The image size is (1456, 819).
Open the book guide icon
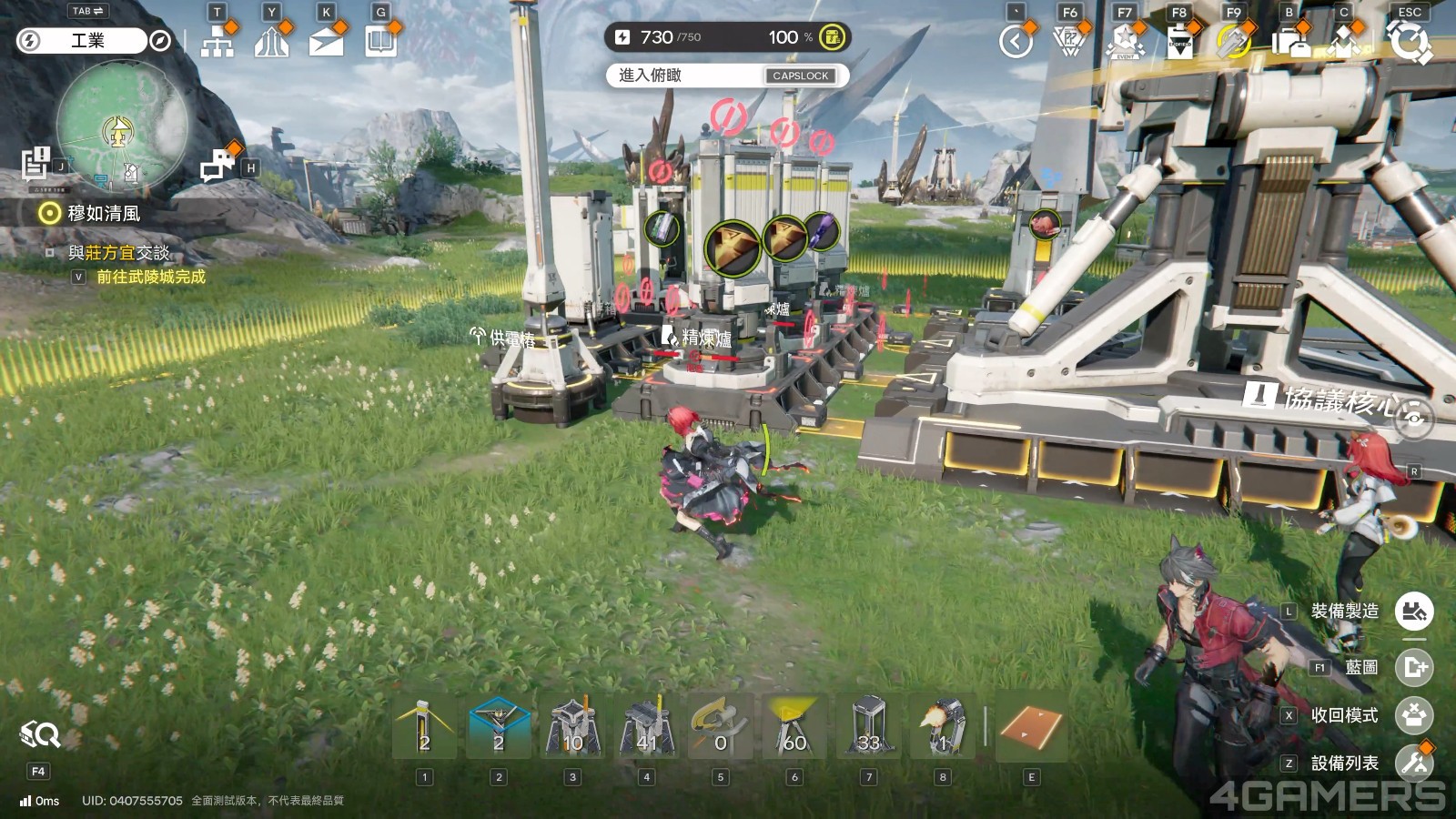coord(380,41)
